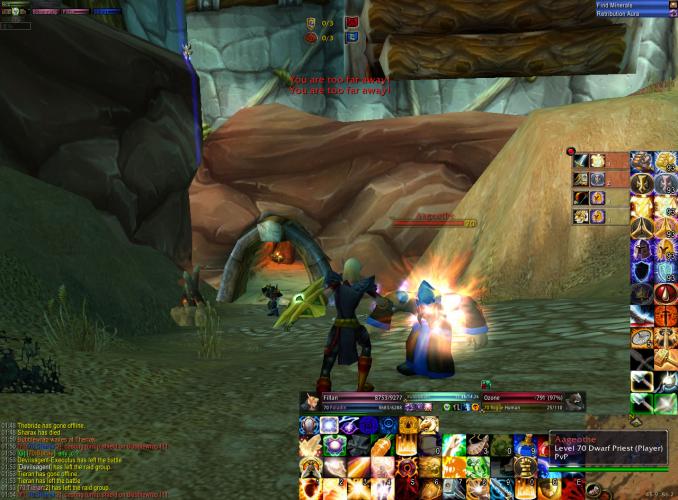Click the red close dot on enemy frames
678x500 pixels.
point(570,151)
